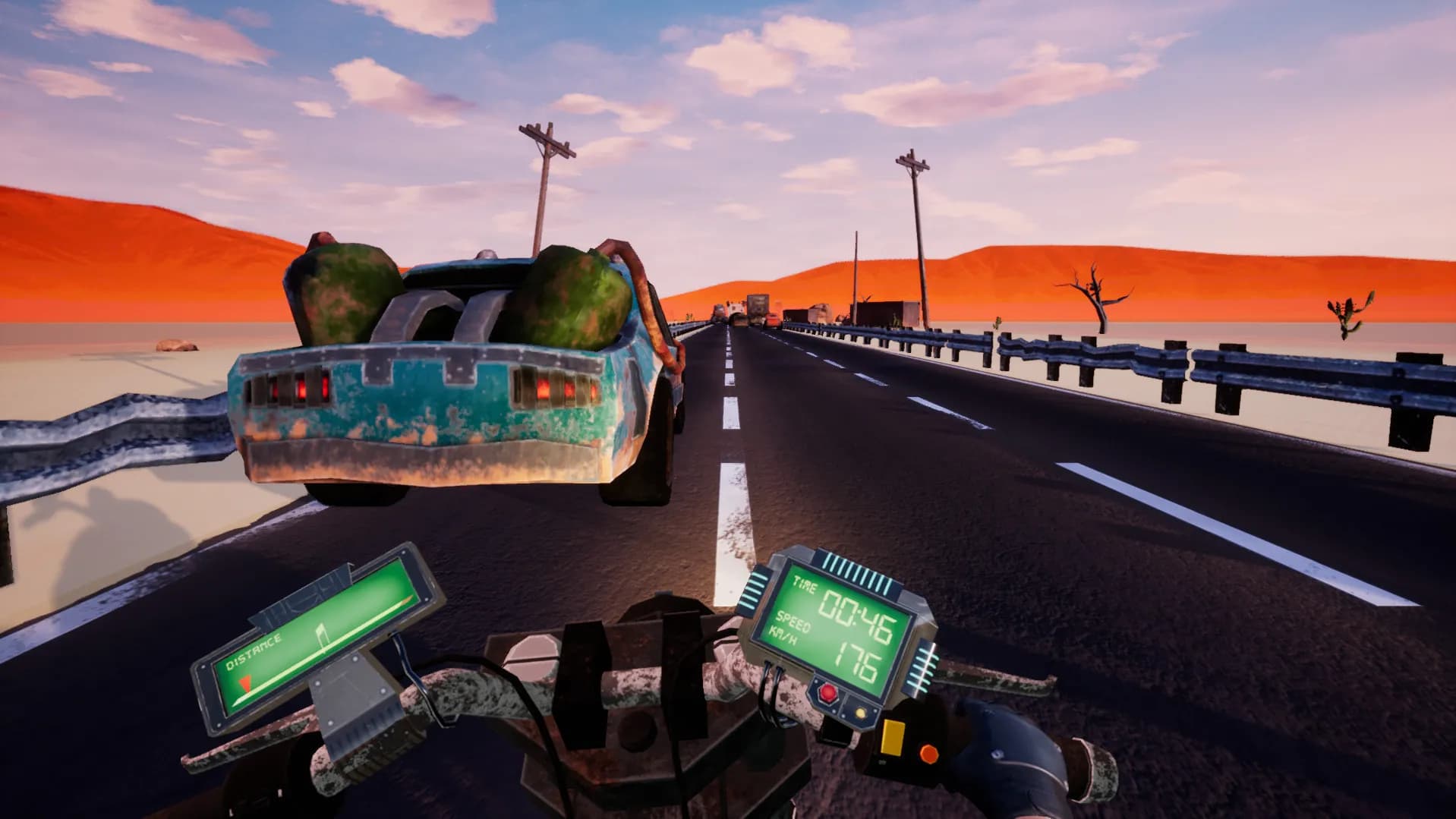
Task: Click the red arrow marker on the DISTANCE bar
Action: [245, 684]
